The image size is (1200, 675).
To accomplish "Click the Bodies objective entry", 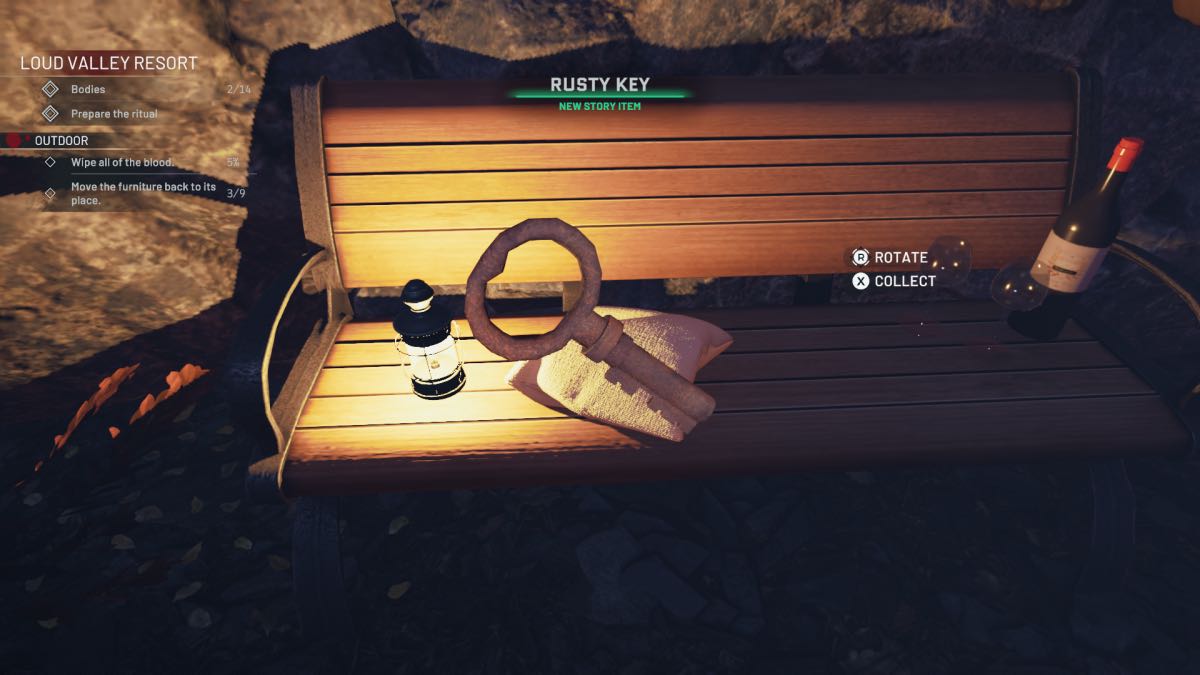I will click(x=88, y=89).
